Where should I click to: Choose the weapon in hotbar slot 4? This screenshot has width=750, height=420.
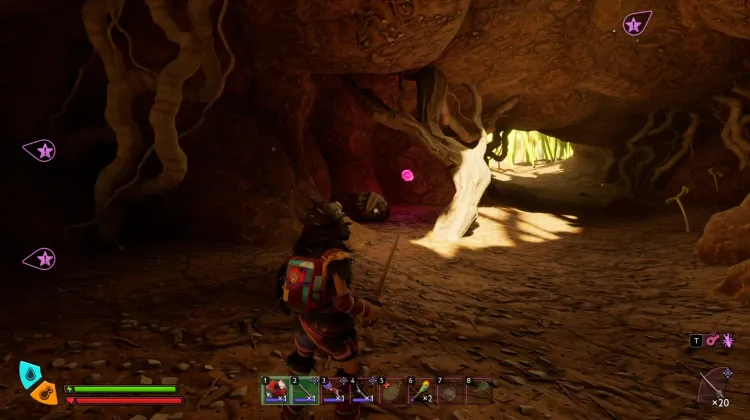[x=362, y=391]
